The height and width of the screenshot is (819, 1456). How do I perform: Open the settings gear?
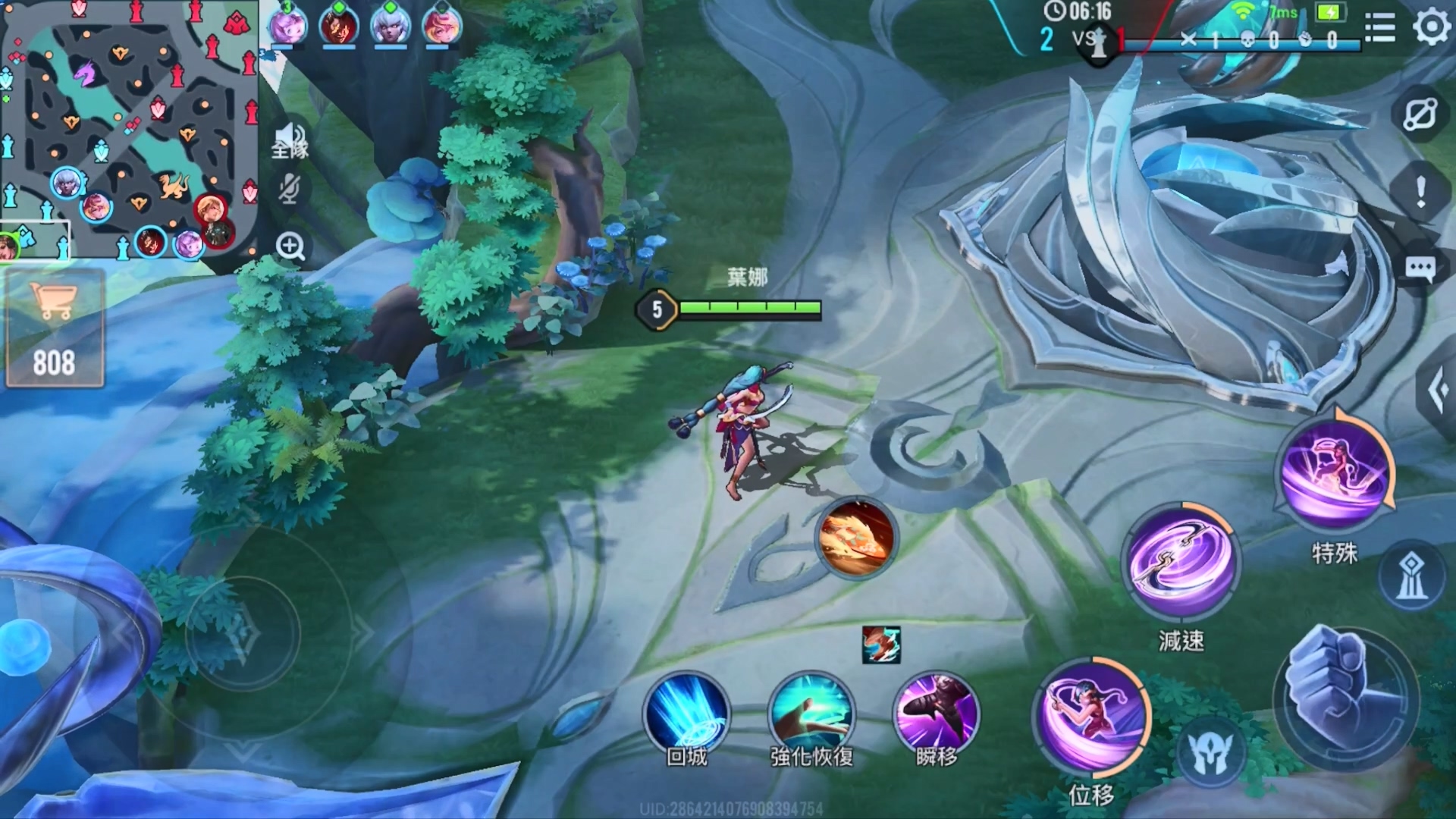1431,27
